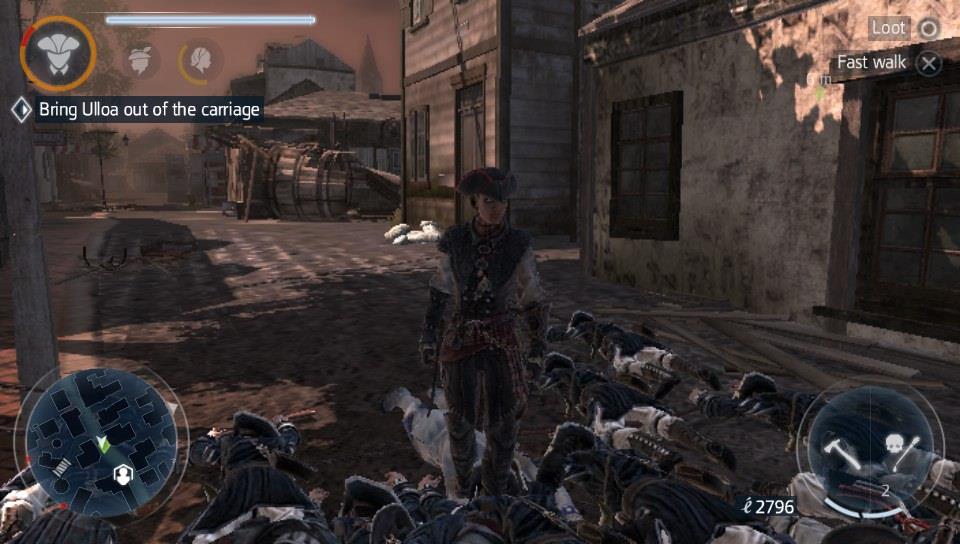The image size is (960, 544).
Task: Choose the Lady persona profile icon
Action: coord(201,60)
